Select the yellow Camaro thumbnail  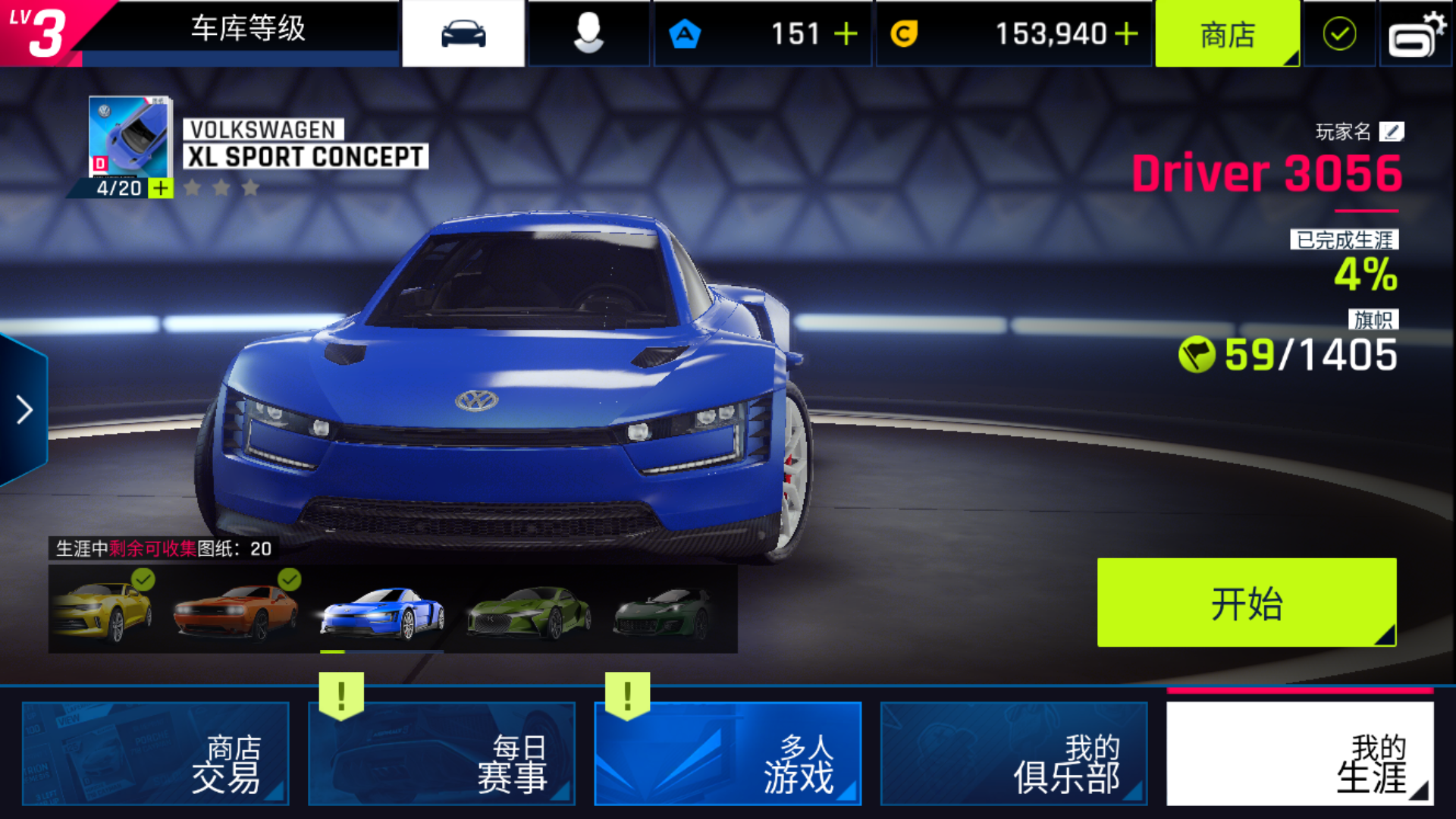(x=103, y=610)
